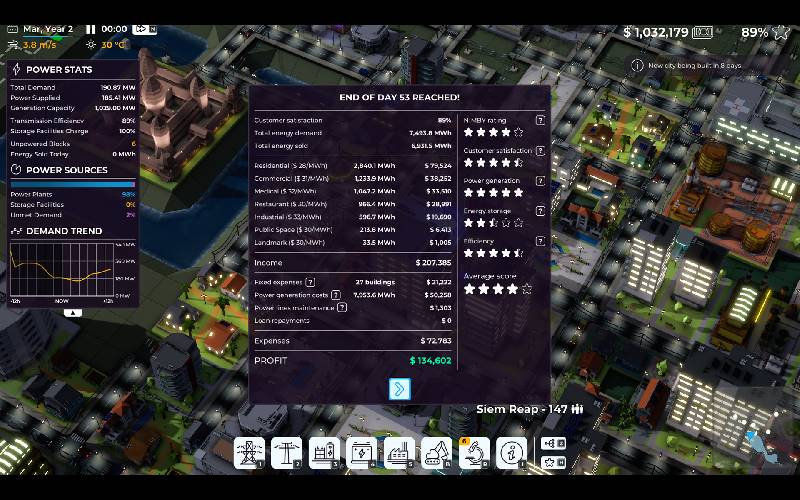Activate the excavator demolish tool
The width and height of the screenshot is (800, 500).
coord(436,452)
